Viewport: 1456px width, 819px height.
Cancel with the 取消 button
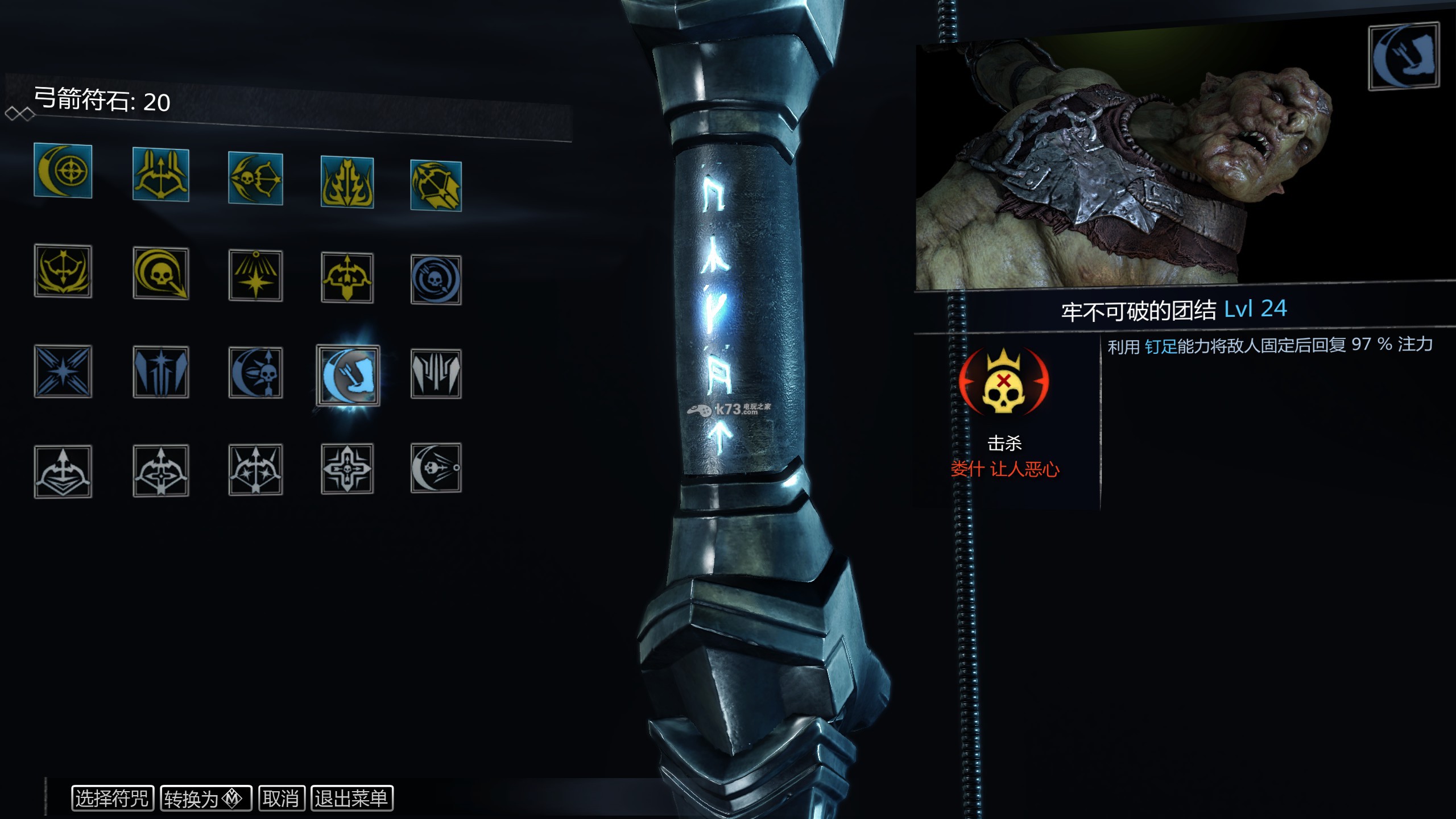(282, 798)
